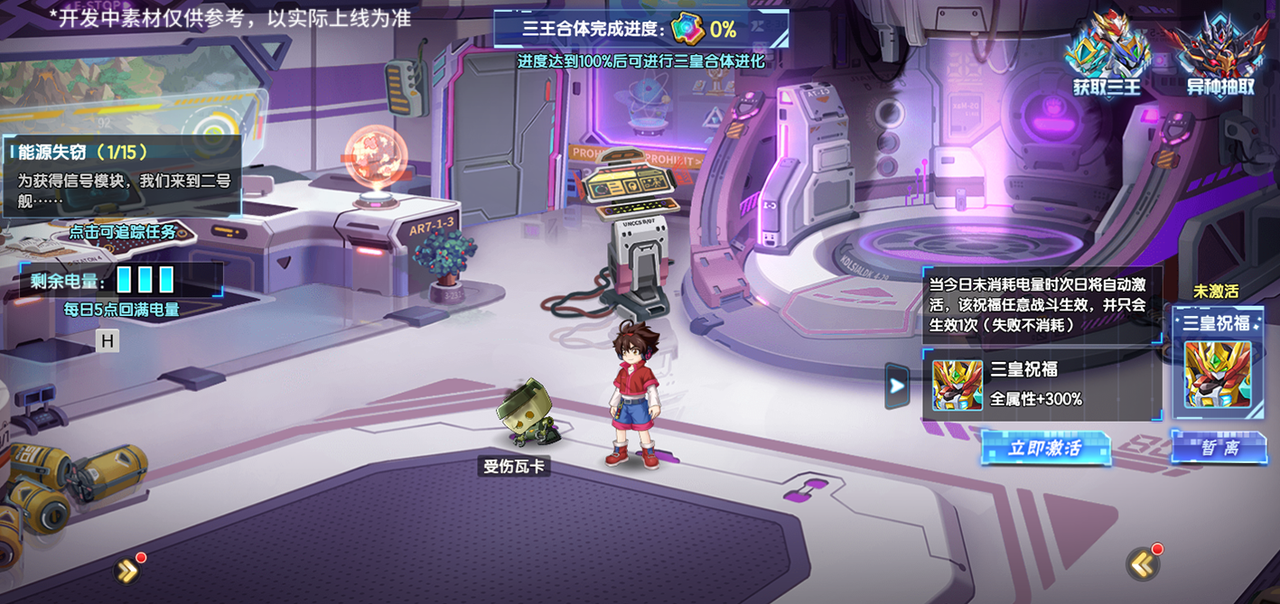Open the 异种抽取 icon
The image size is (1280, 604).
pos(1219,56)
